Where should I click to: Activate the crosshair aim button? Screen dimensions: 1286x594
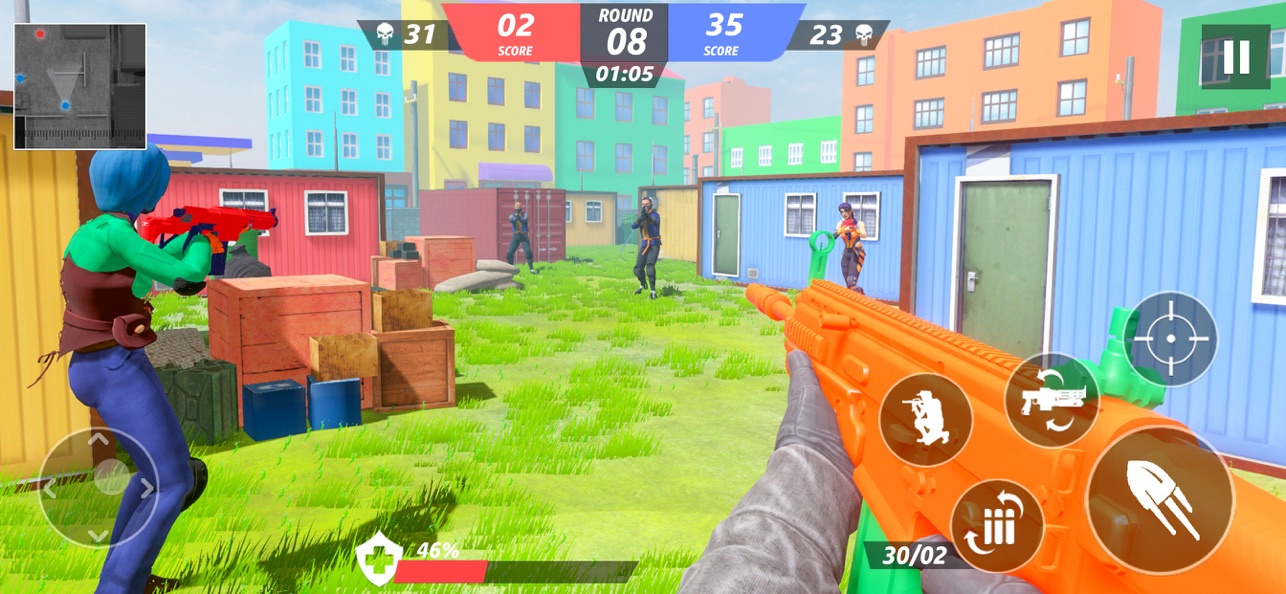(1171, 339)
